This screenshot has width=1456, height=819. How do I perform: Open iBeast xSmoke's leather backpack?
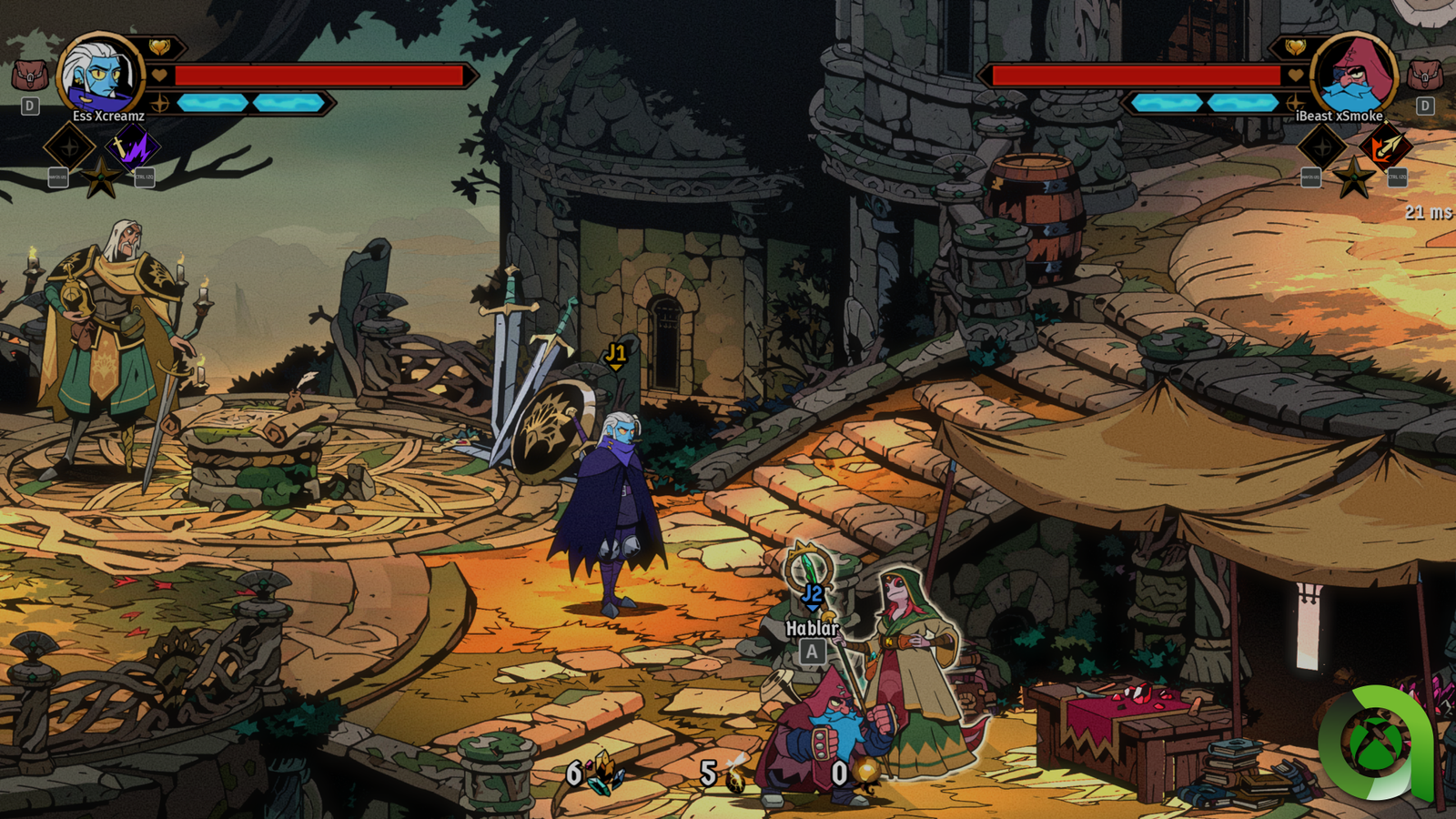1424,75
